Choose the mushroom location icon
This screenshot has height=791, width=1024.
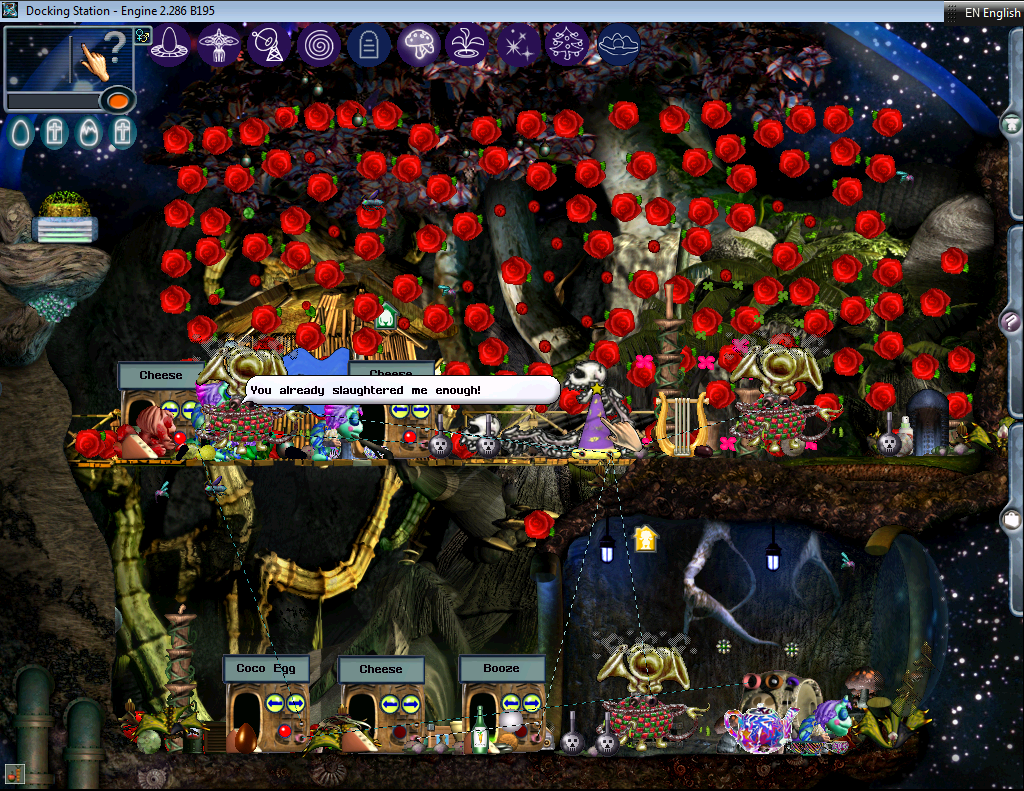[x=418, y=45]
